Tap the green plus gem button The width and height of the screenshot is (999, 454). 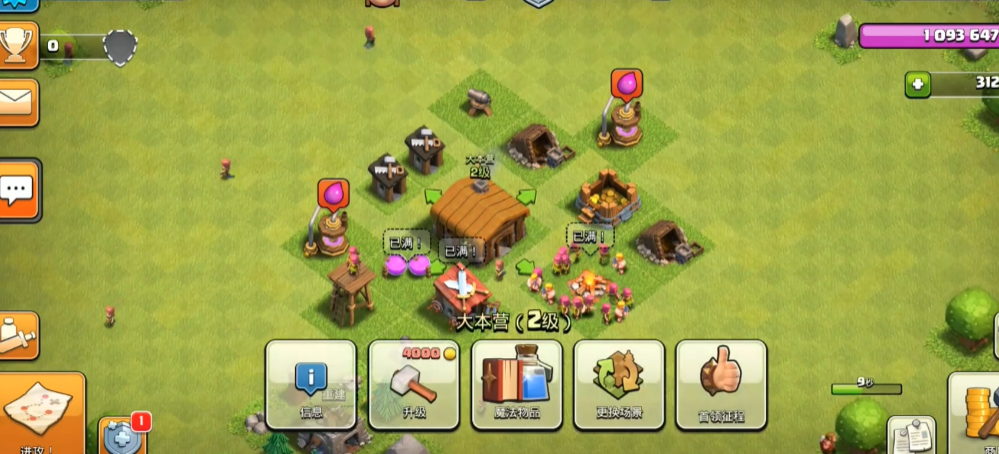tap(918, 85)
